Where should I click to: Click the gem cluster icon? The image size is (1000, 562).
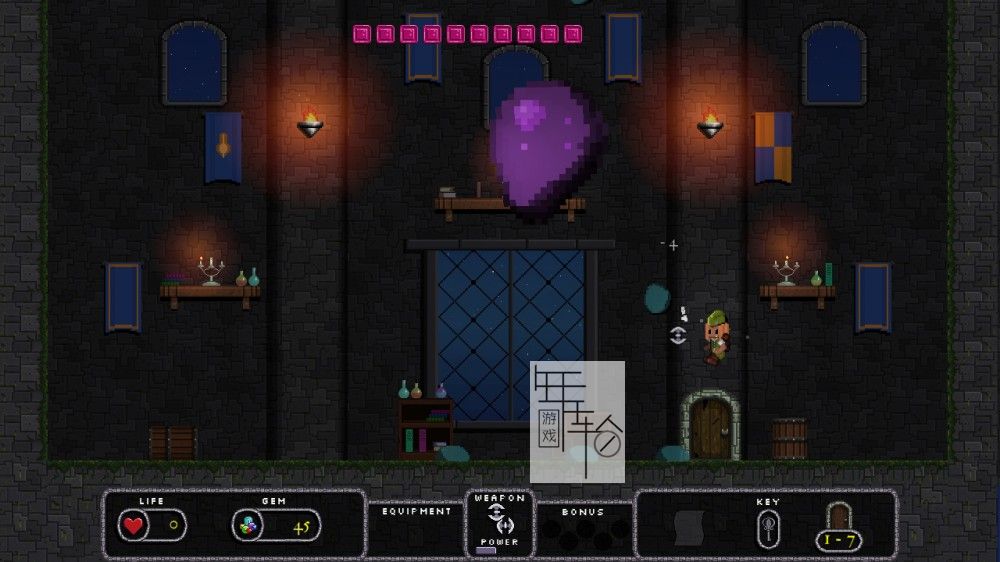point(247,525)
